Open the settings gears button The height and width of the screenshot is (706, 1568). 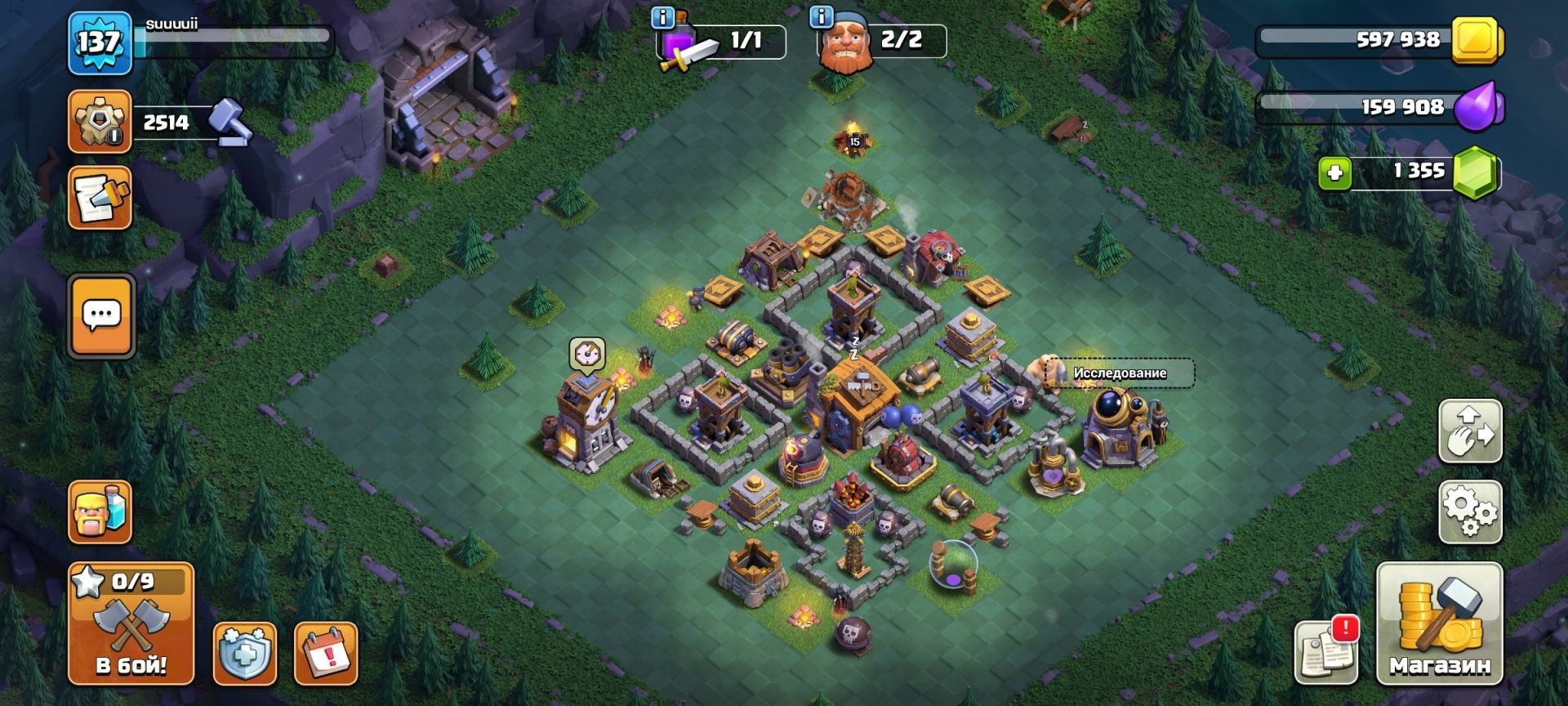coord(1470,512)
